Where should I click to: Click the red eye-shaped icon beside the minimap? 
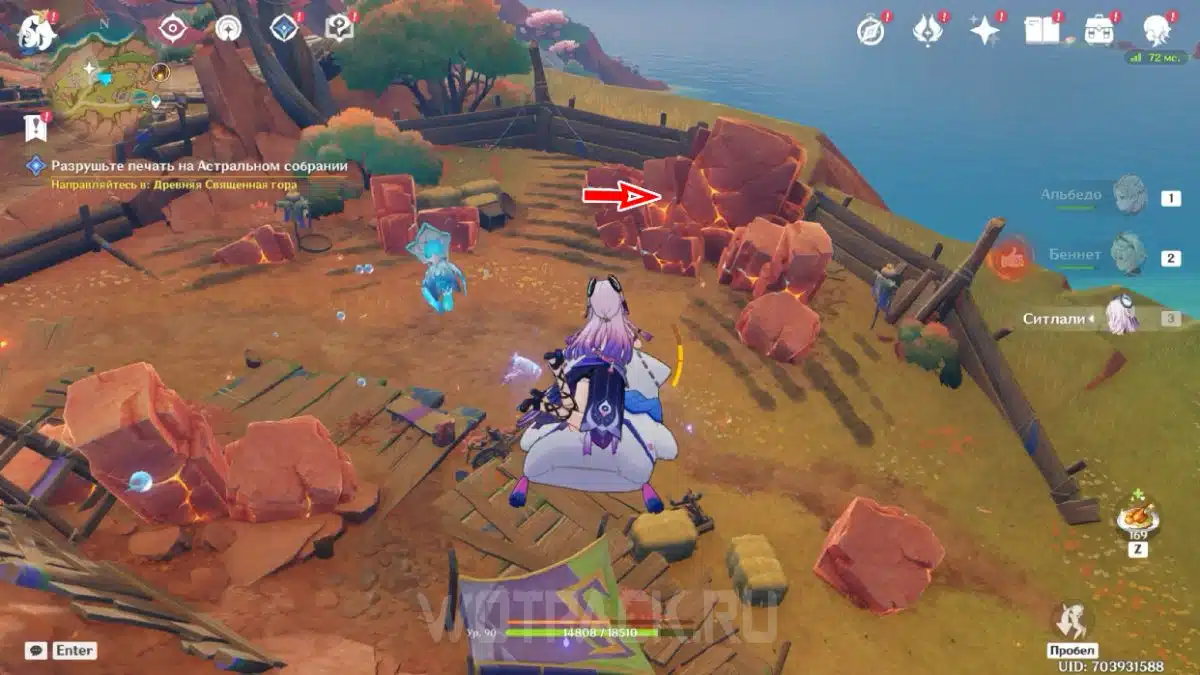(x=175, y=29)
